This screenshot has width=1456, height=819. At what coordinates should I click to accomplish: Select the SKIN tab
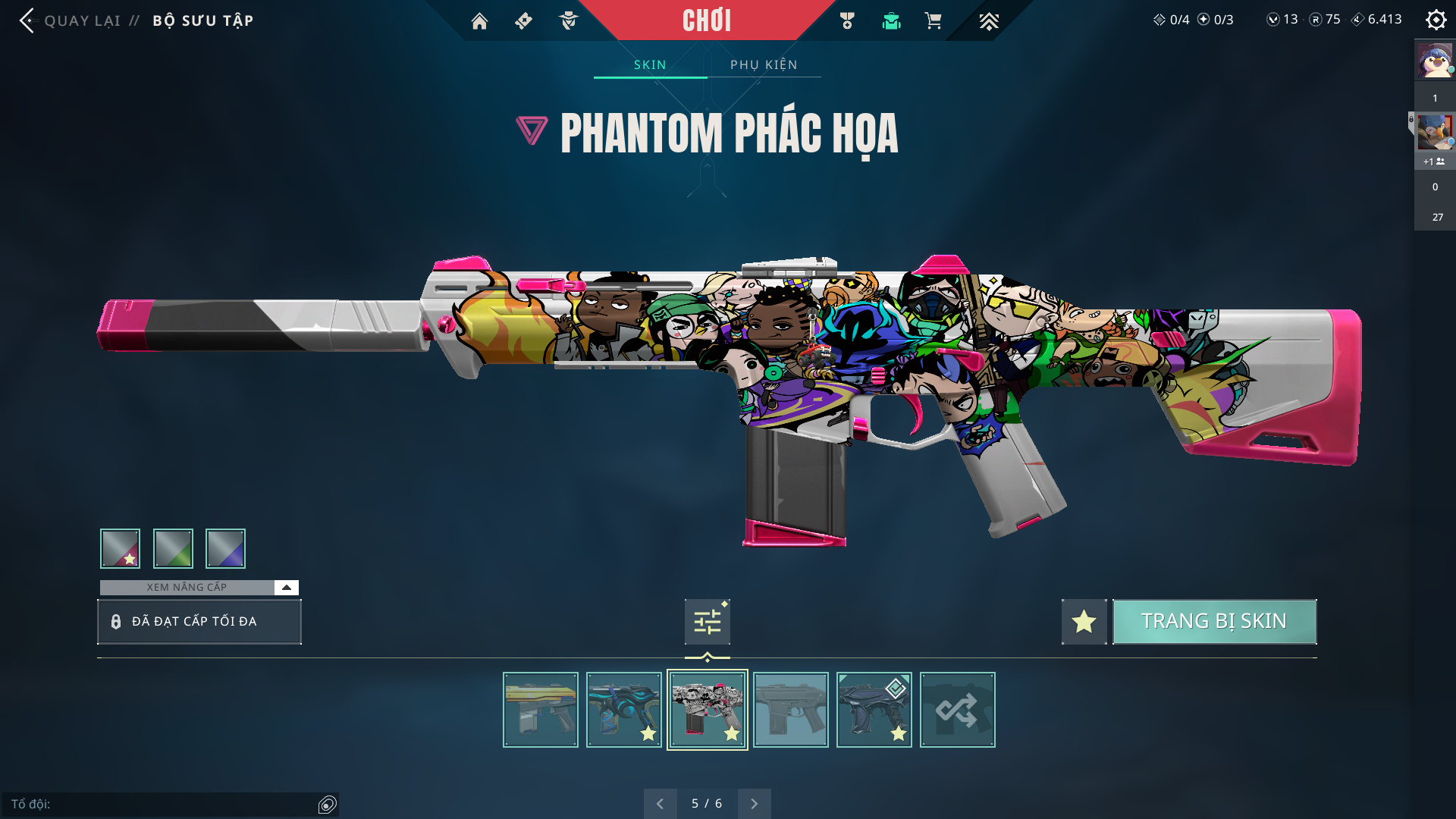pos(650,65)
